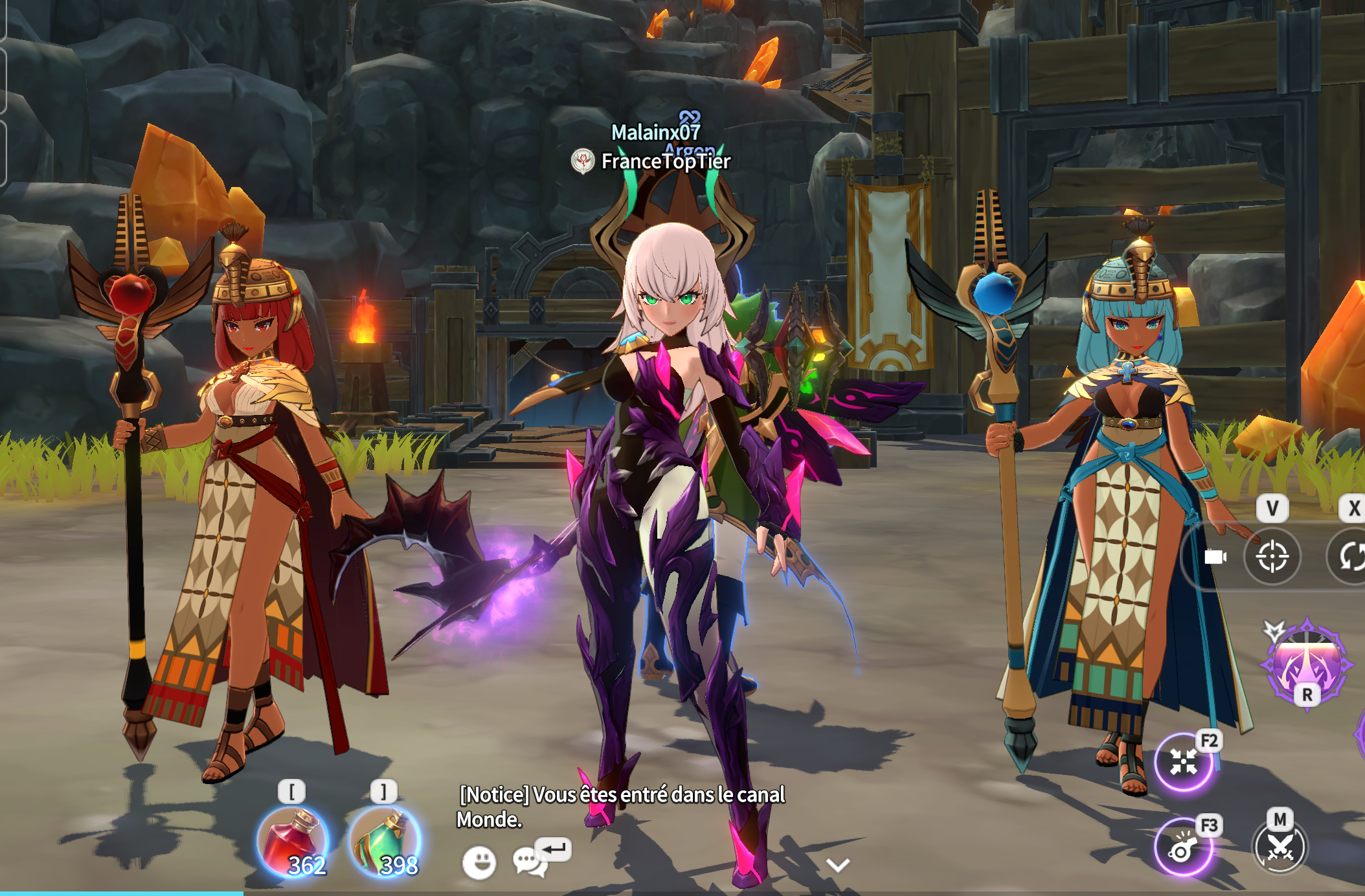Click the inward arrows gather button

[x=1183, y=762]
